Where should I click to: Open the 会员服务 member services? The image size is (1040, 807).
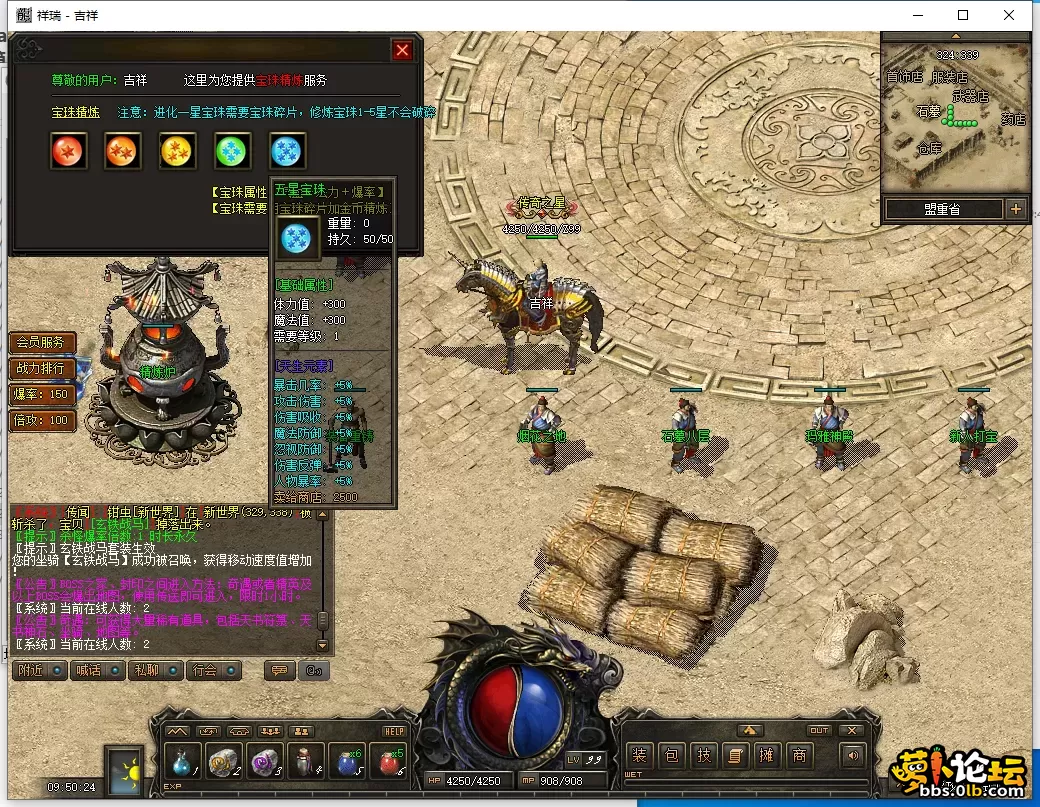(x=42, y=342)
